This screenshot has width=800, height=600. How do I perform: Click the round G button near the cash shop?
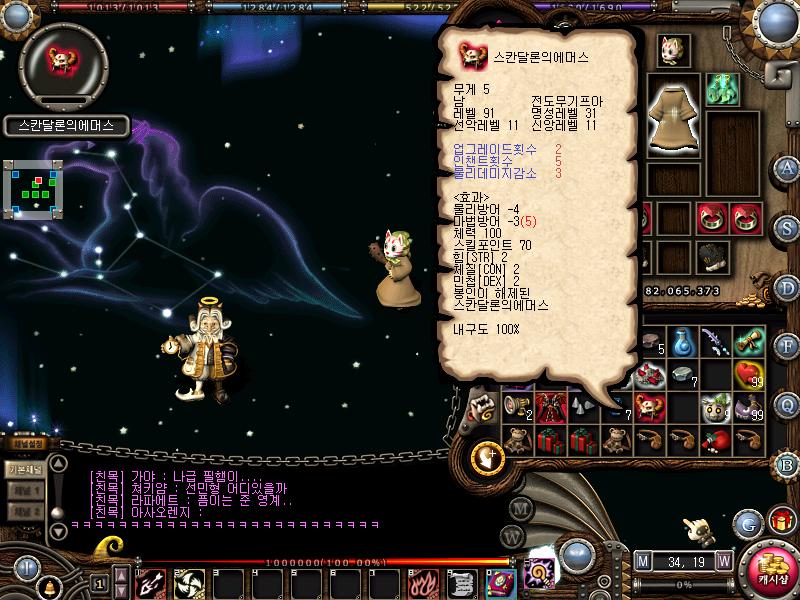click(747, 522)
